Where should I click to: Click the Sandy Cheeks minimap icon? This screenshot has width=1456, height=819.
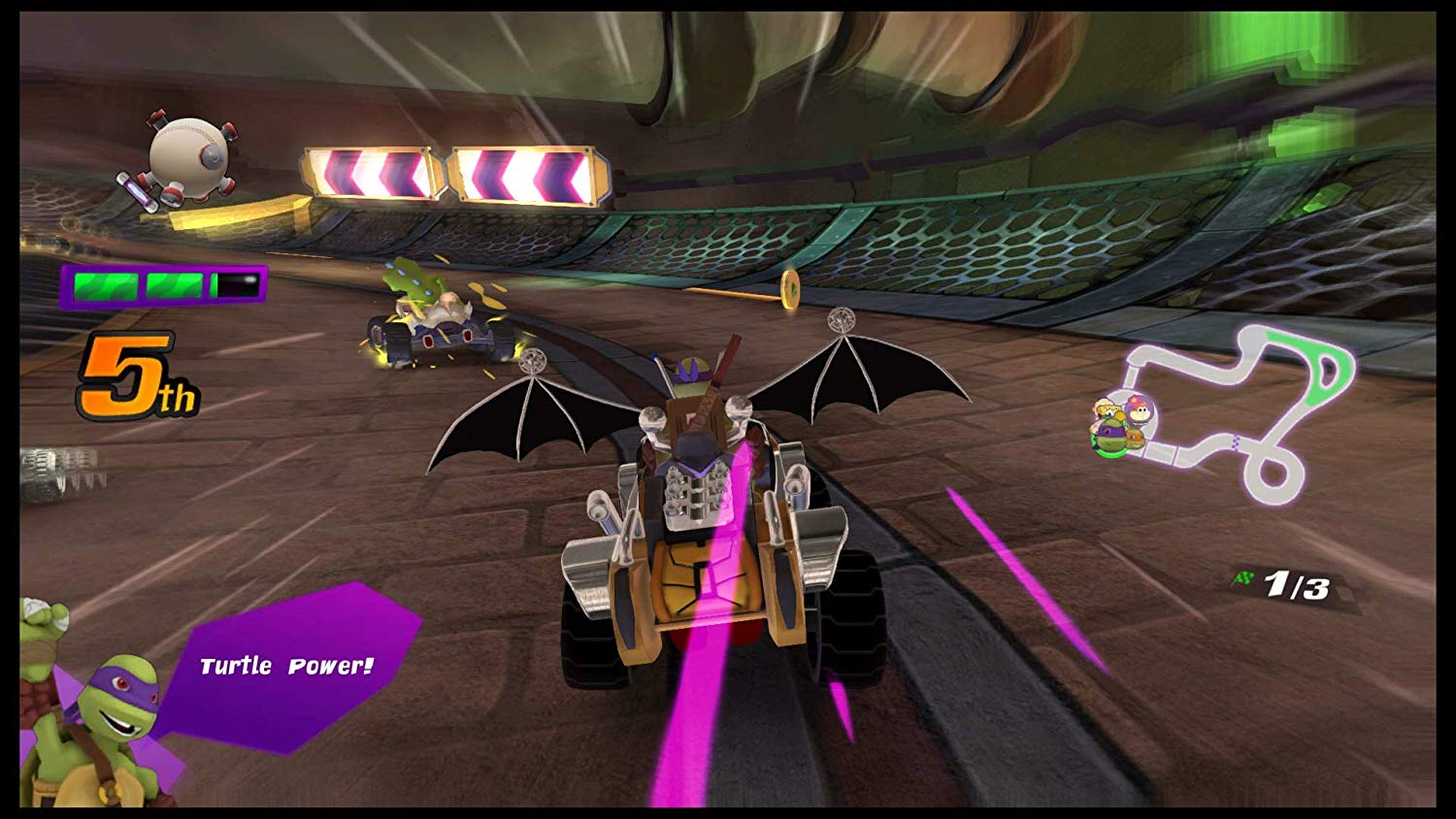click(x=1138, y=410)
